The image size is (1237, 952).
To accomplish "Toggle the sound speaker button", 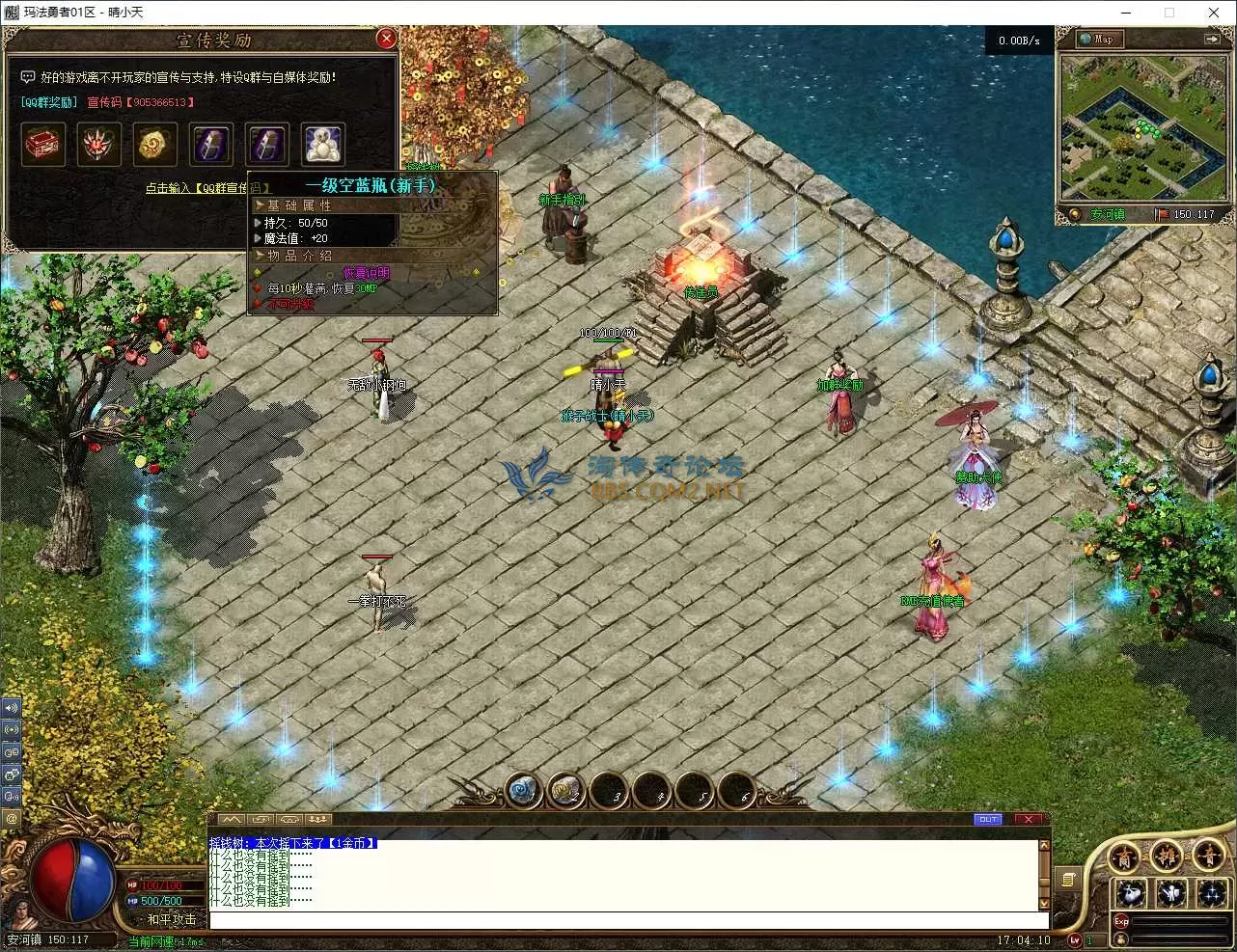I will point(12,707).
